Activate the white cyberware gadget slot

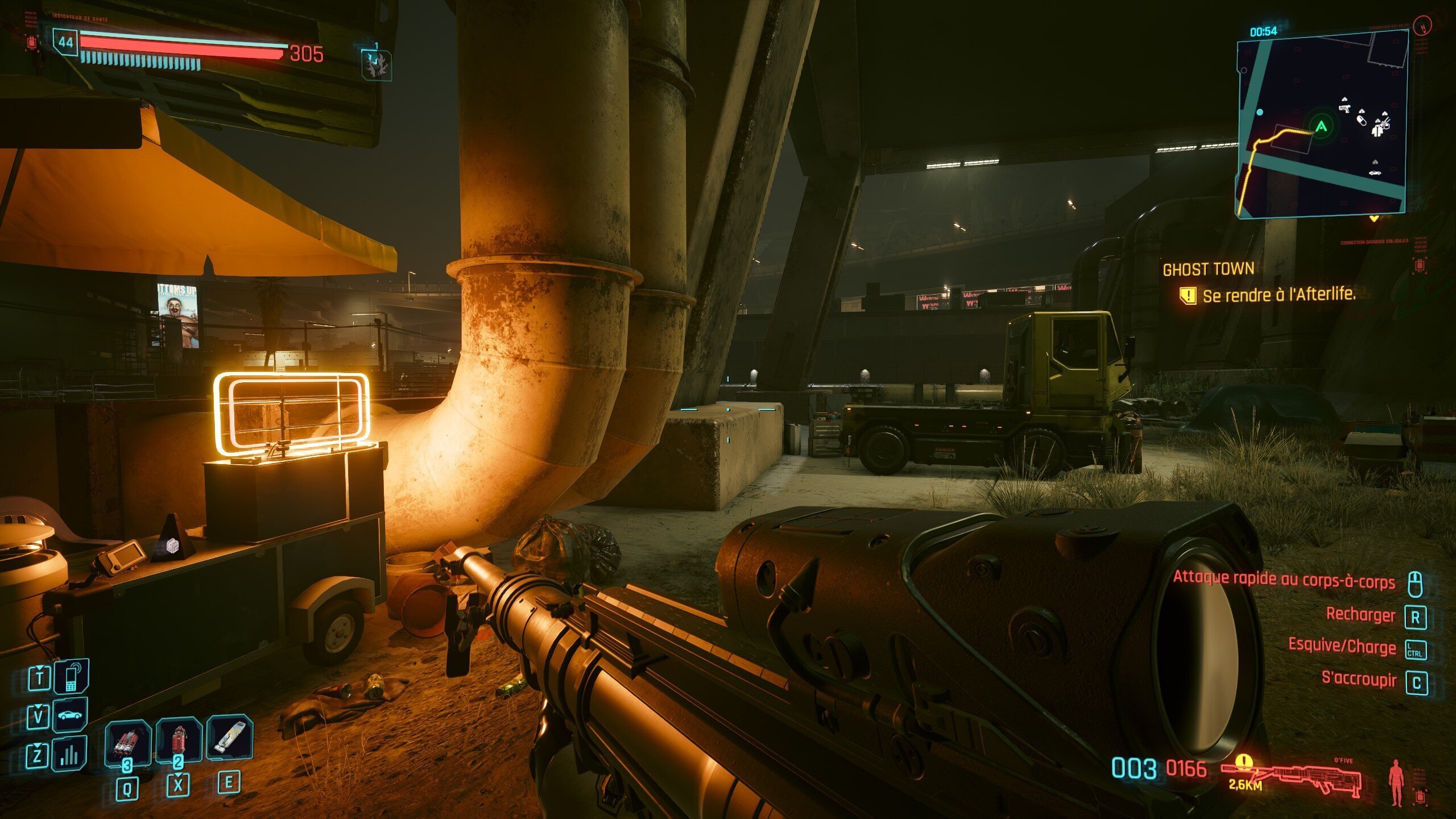(x=230, y=739)
